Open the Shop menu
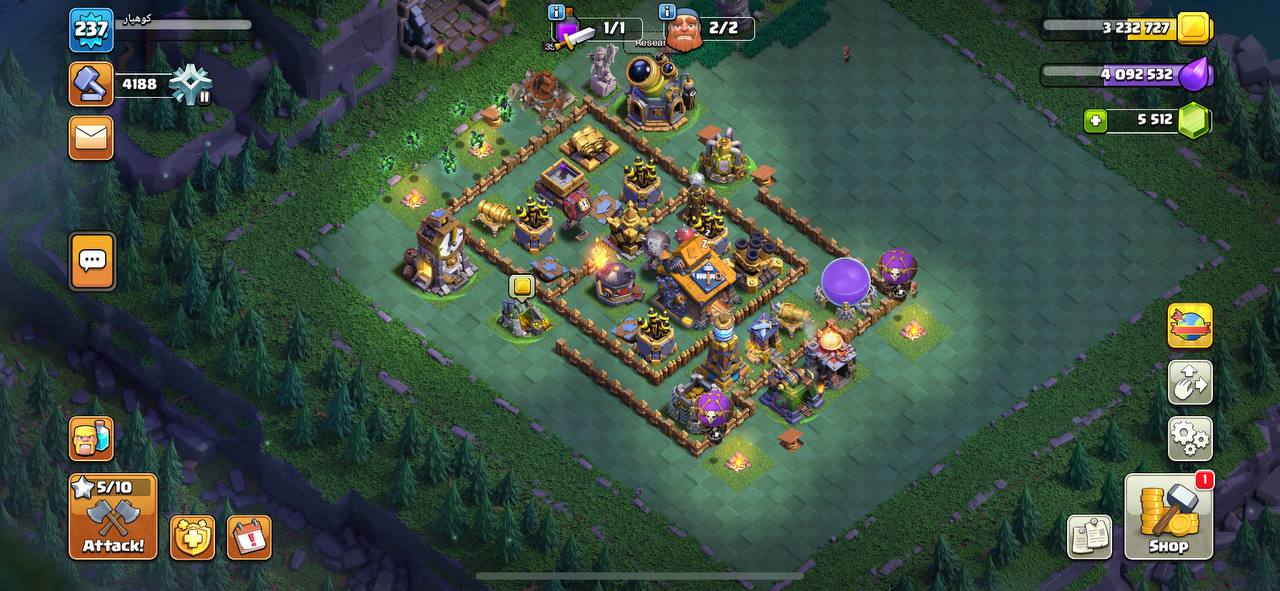The image size is (1280, 591). [1168, 516]
